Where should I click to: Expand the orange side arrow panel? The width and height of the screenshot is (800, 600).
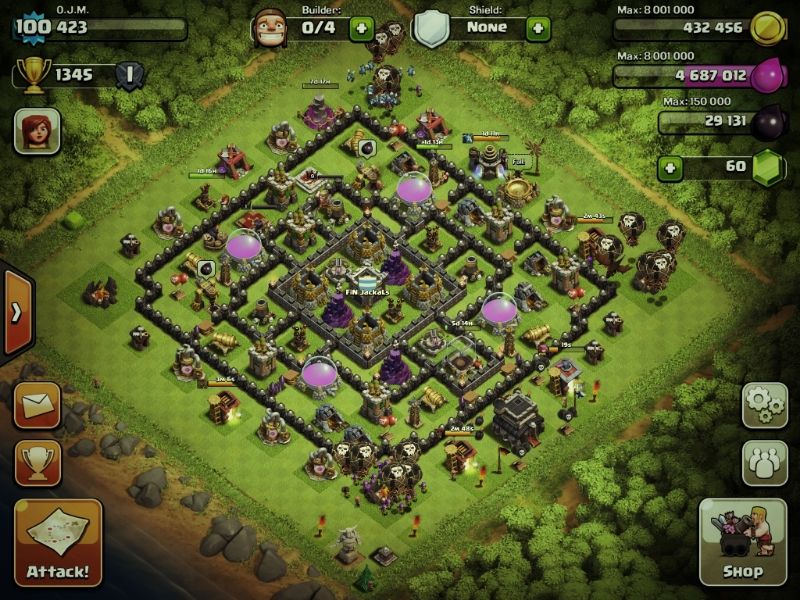[16, 312]
